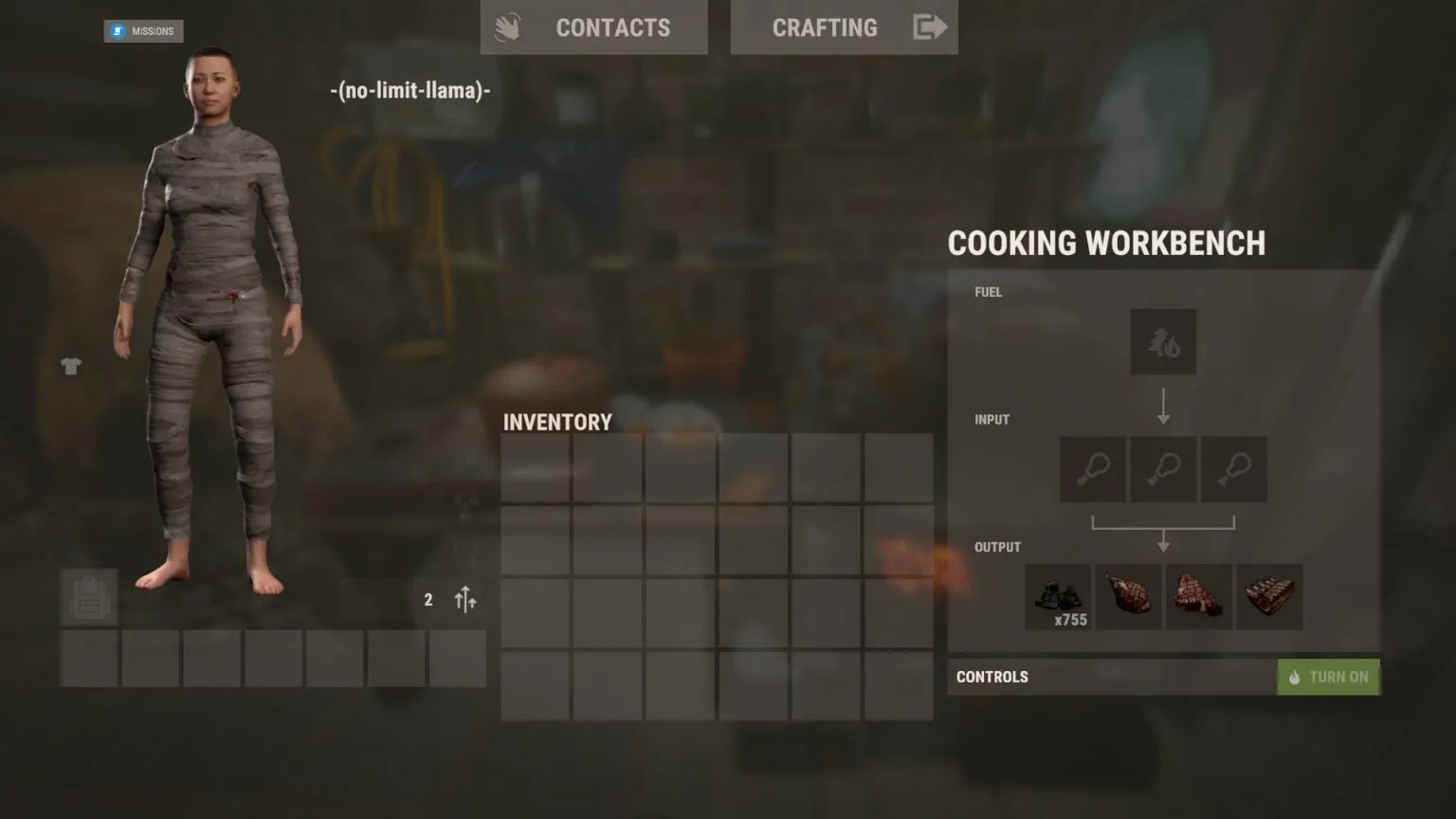Screen dimensions: 1456x819
Task: Click the wood fuel slot icon
Action: [x=1163, y=341]
